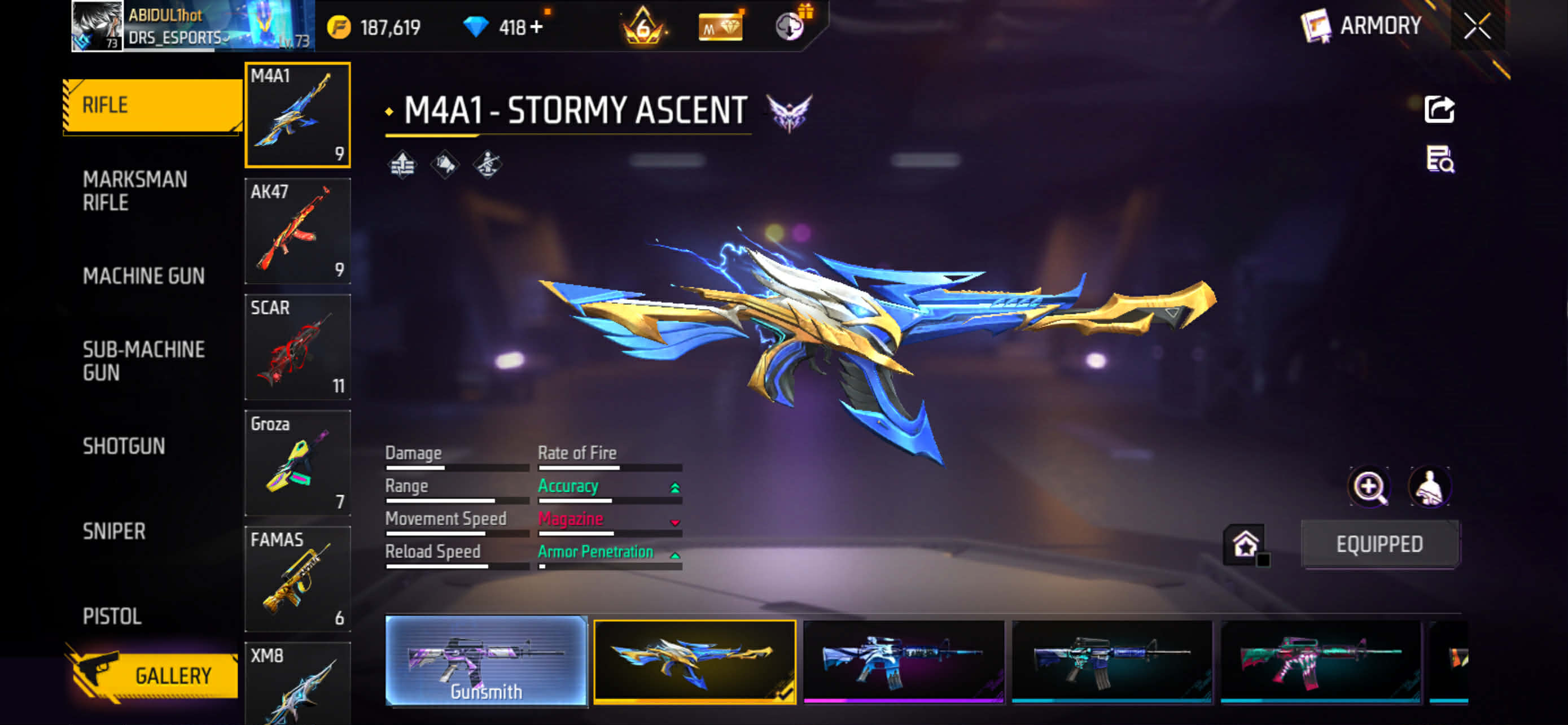Viewport: 1568px width, 725px height.
Task: Switch to the Marksman Rifle category
Action: pyautogui.click(x=135, y=190)
